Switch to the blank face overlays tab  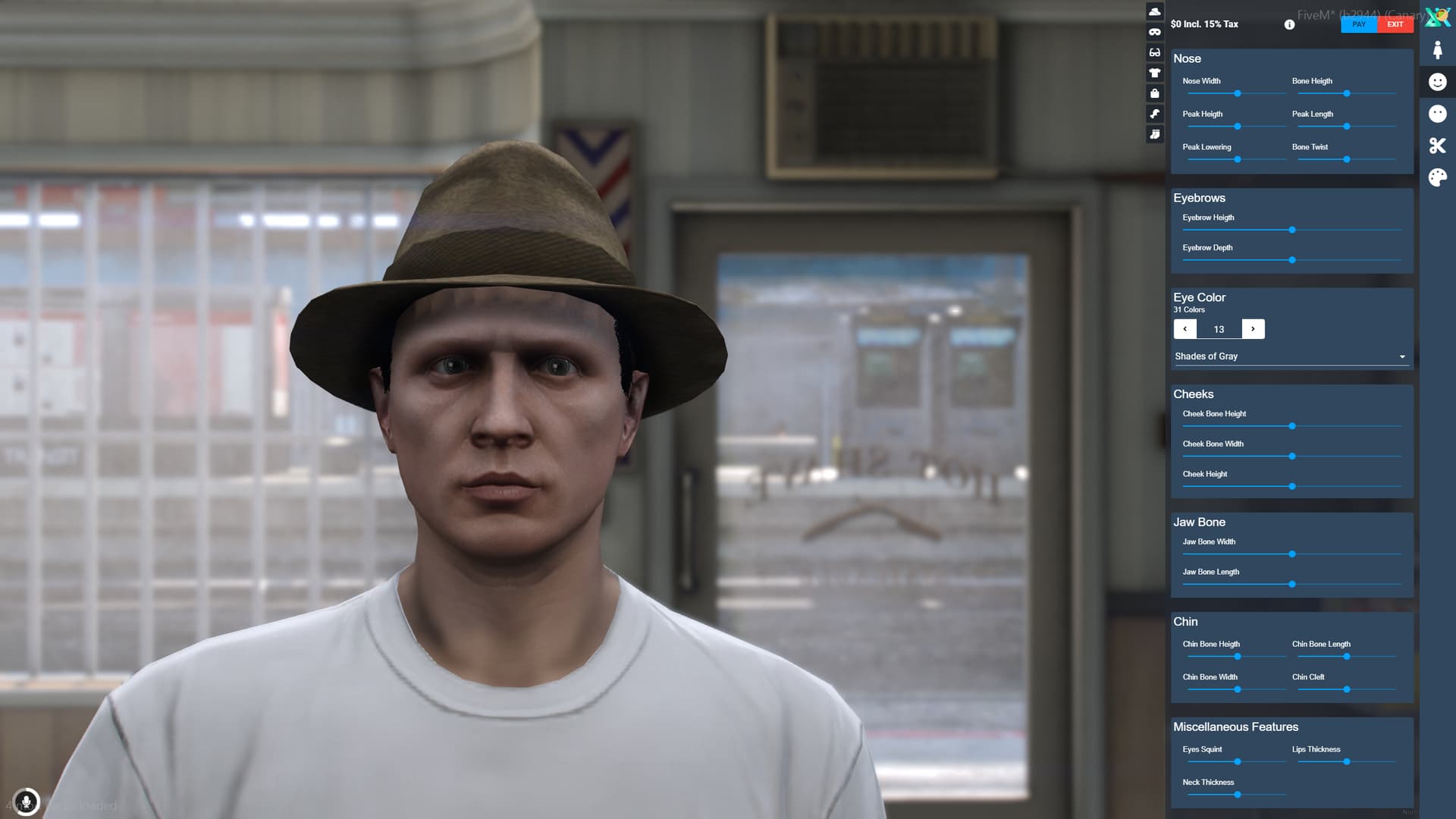click(x=1437, y=113)
